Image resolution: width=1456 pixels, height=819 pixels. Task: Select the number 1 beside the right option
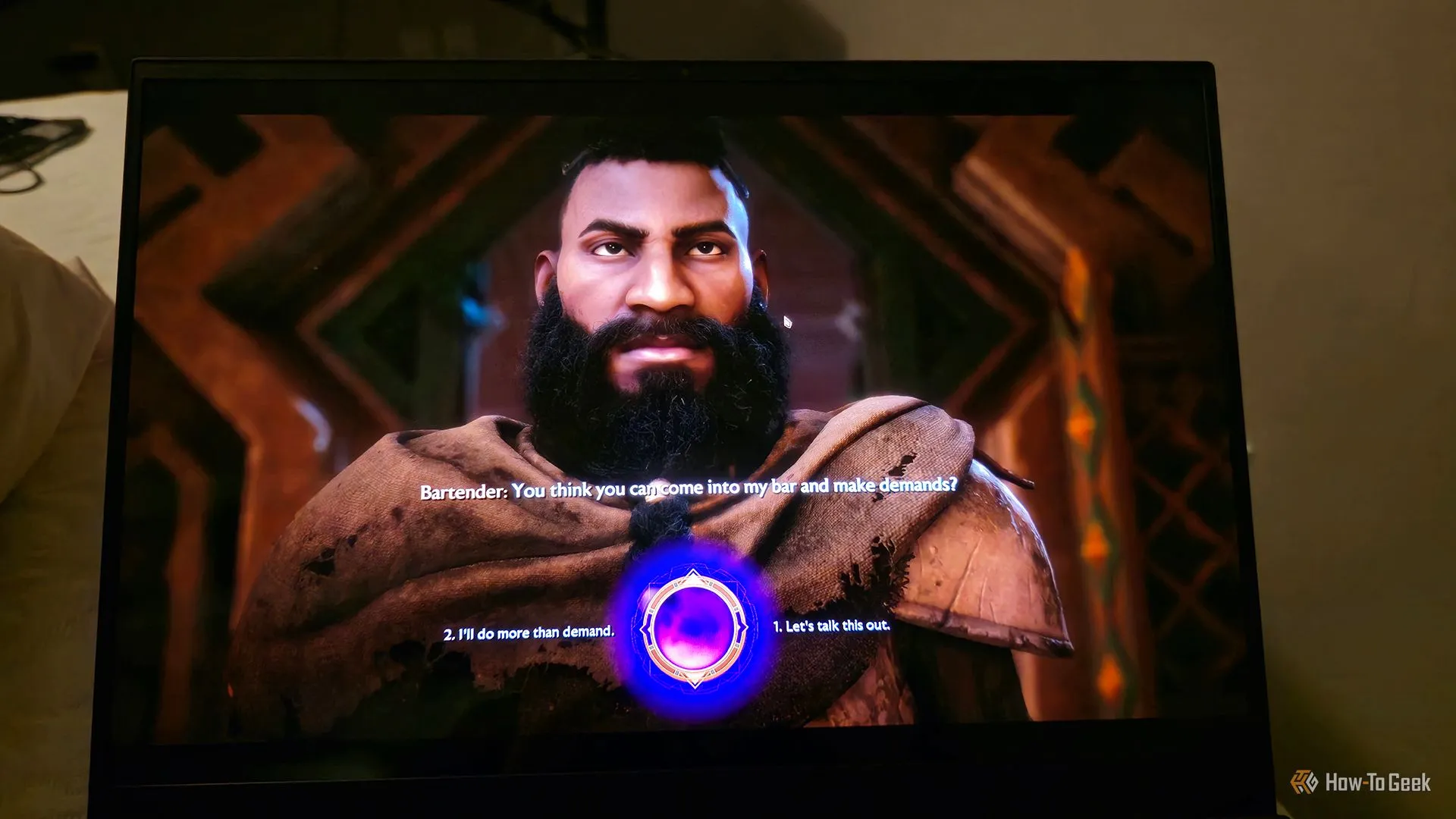(776, 628)
